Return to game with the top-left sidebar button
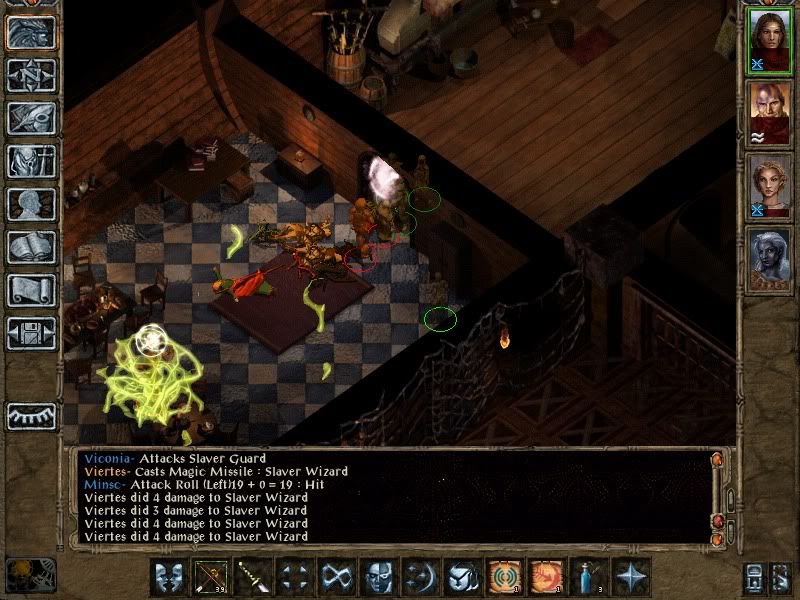This screenshot has width=800, height=600. (31, 32)
